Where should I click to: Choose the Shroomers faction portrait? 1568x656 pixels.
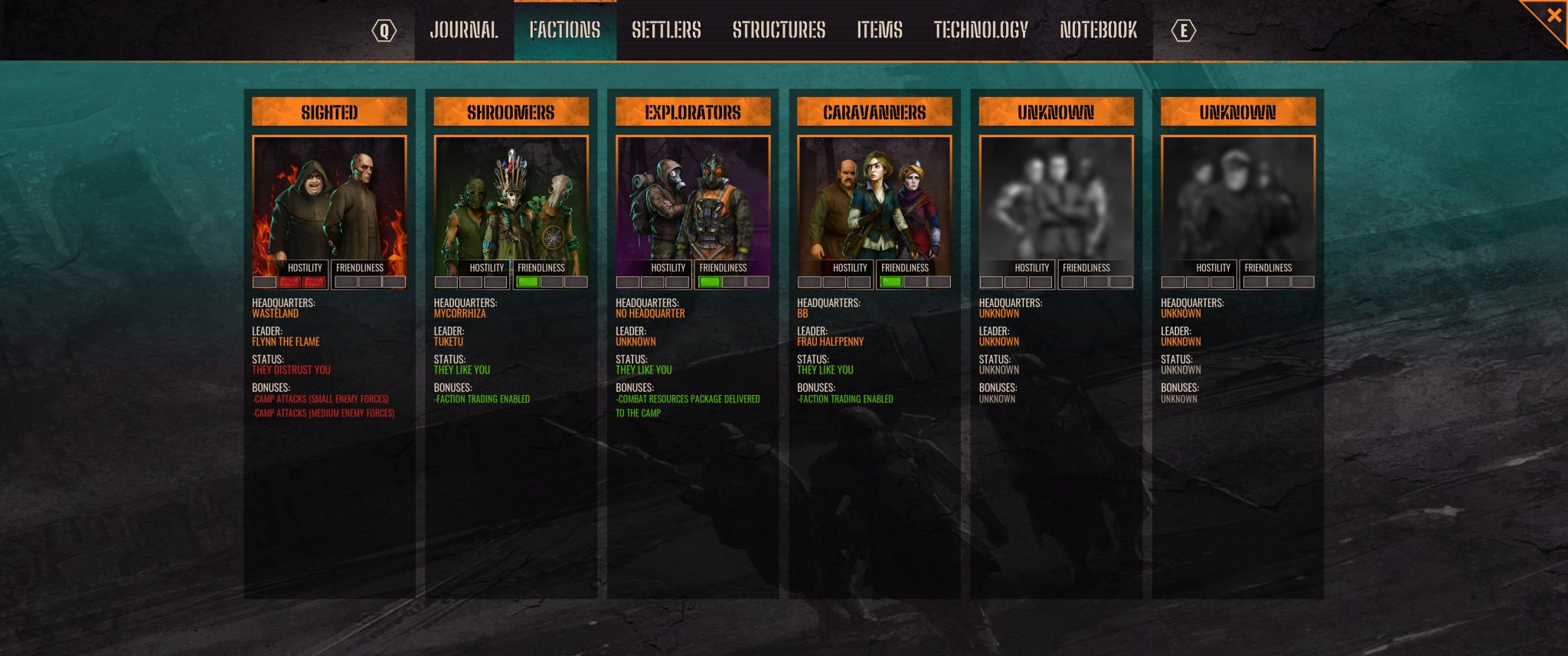511,199
